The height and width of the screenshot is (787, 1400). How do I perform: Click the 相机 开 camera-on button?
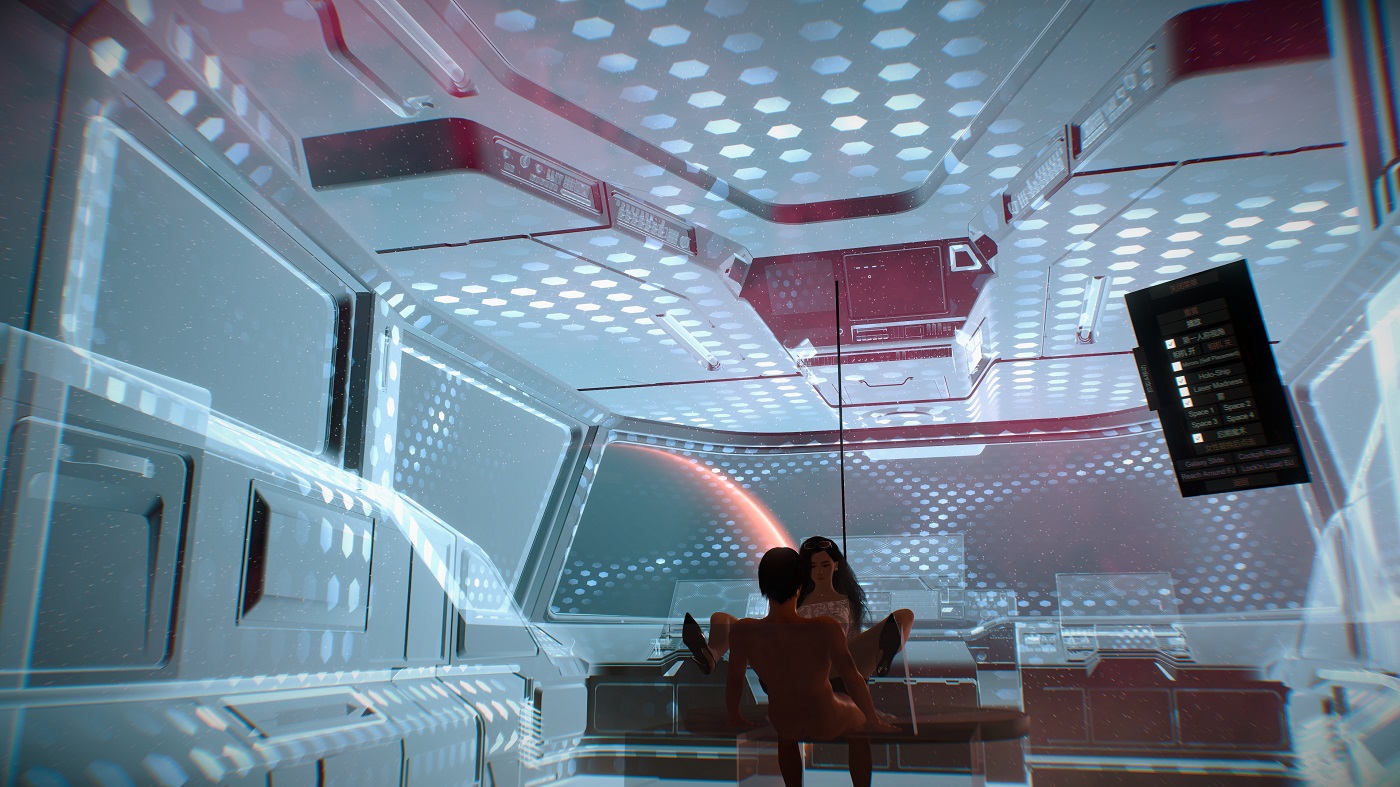(x=1182, y=352)
